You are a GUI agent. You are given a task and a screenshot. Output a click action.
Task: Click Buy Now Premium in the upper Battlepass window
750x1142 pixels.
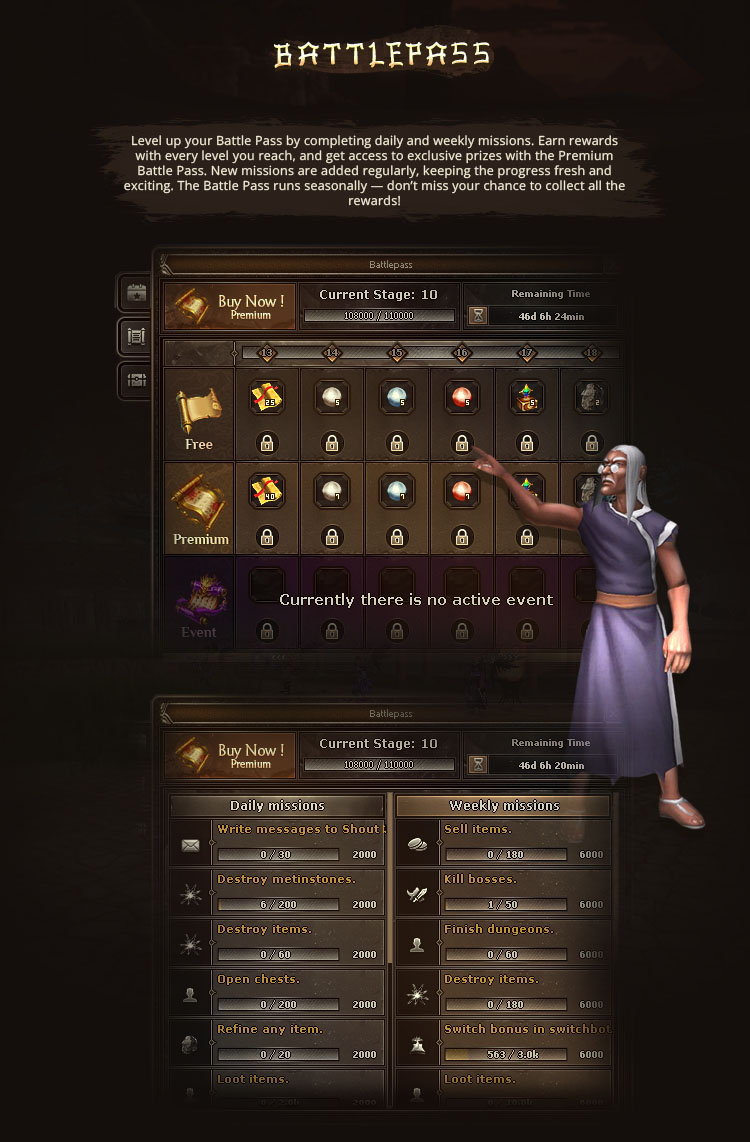(230, 306)
